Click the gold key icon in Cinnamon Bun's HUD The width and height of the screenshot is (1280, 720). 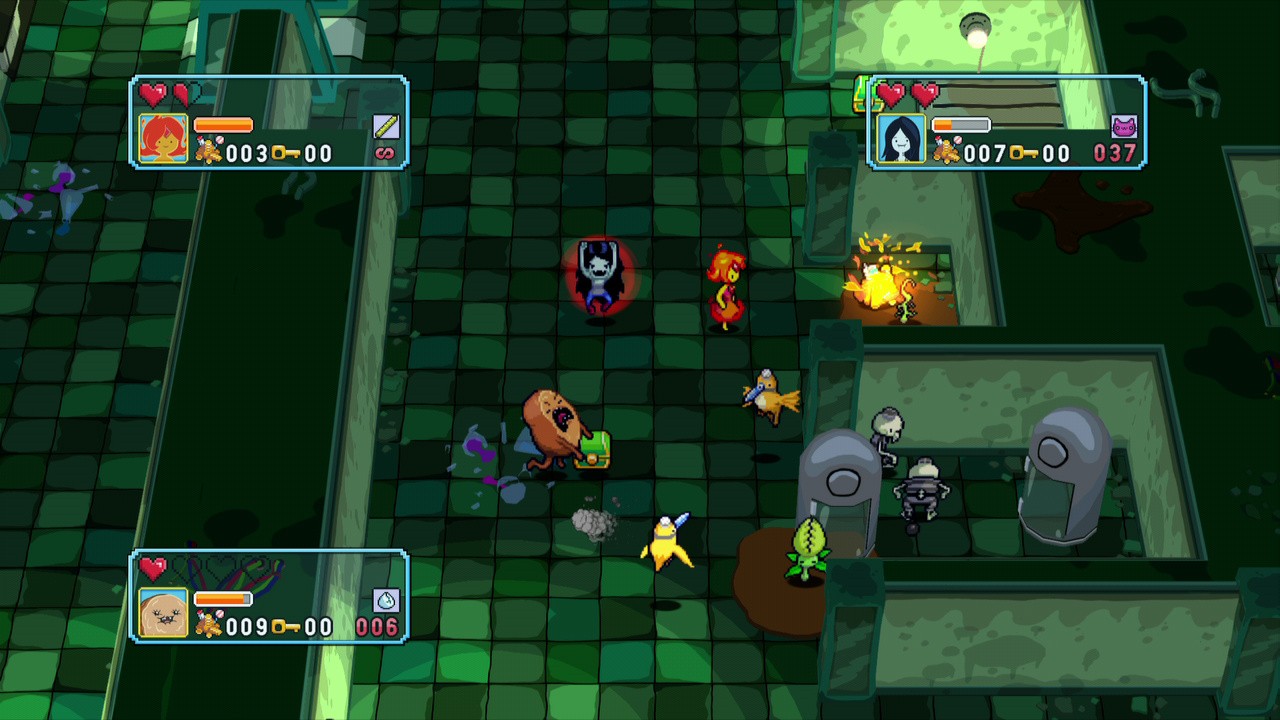(x=285, y=628)
